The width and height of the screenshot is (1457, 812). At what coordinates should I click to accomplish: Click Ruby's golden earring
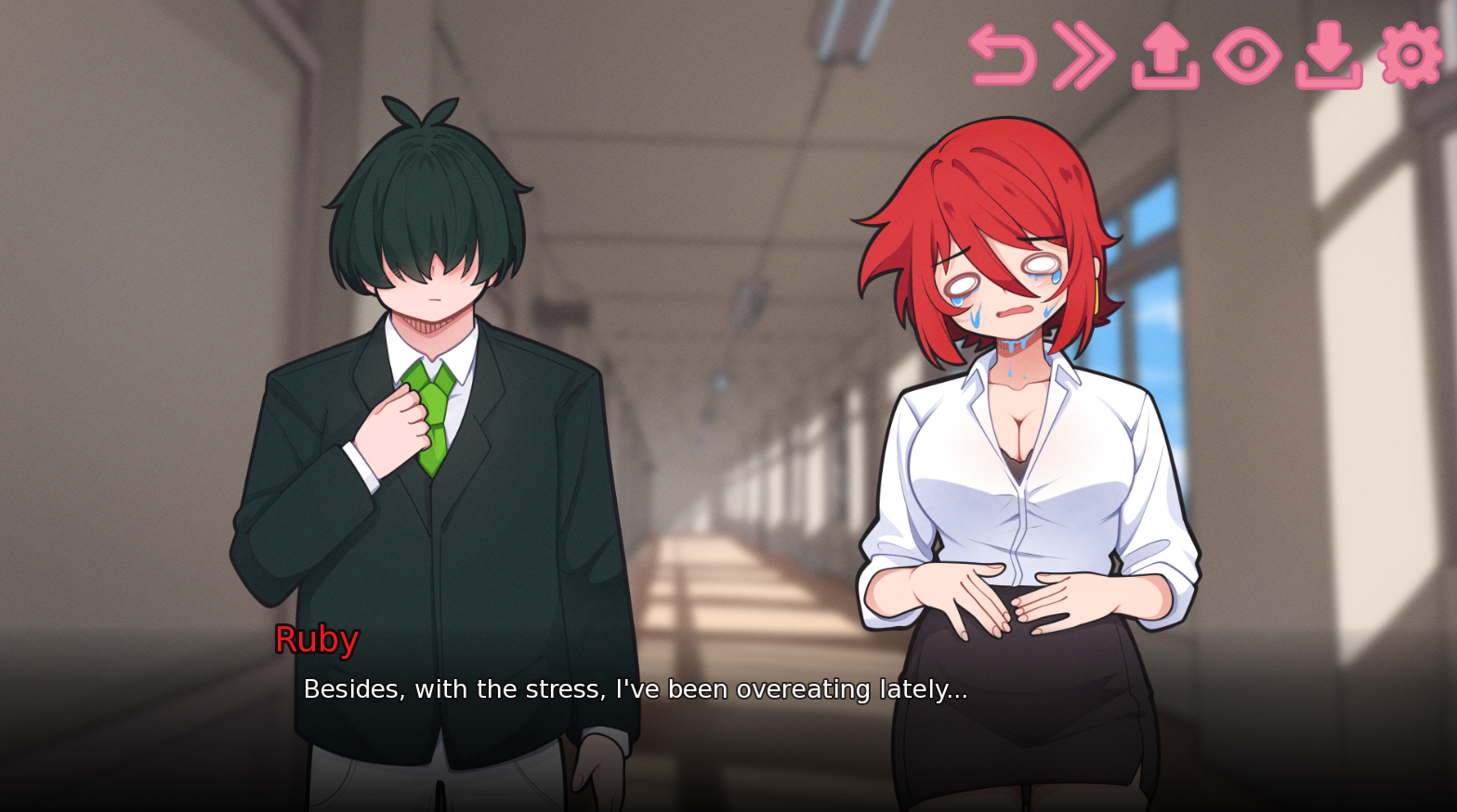pyautogui.click(x=1098, y=295)
